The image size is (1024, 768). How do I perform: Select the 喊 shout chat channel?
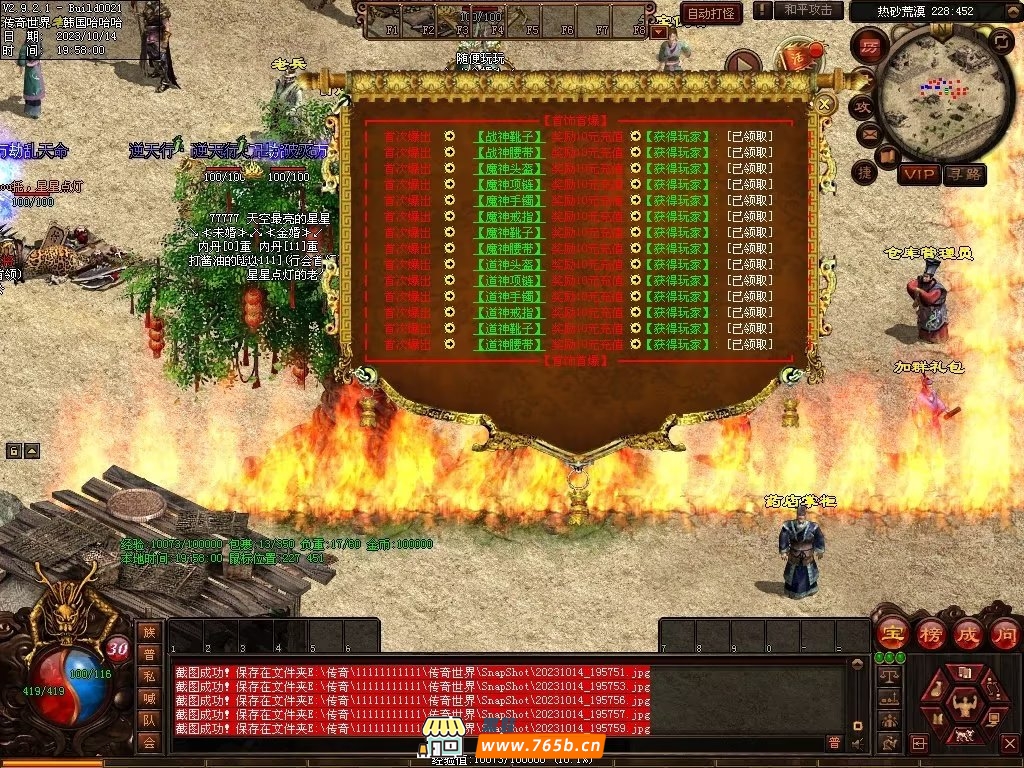pyautogui.click(x=149, y=697)
